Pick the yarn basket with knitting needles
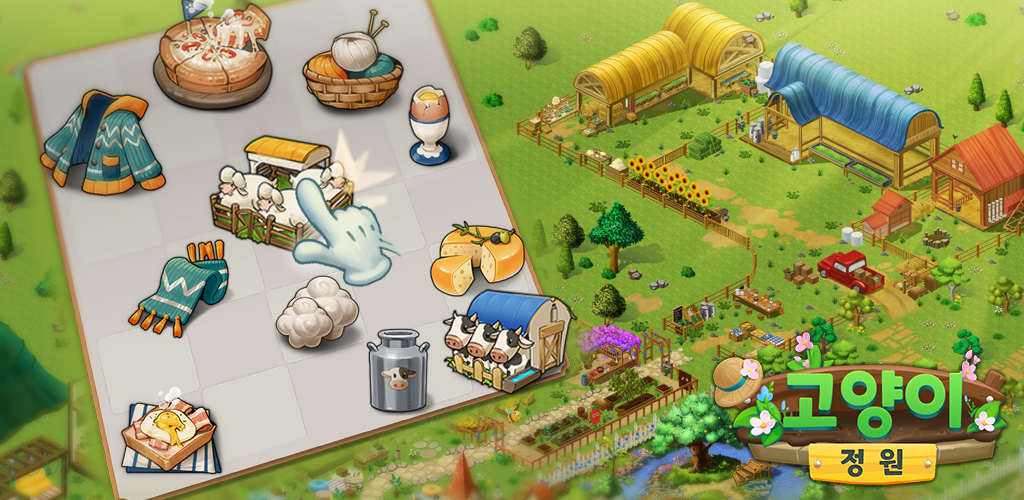Viewport: 1024px width, 500px height. coord(352,70)
